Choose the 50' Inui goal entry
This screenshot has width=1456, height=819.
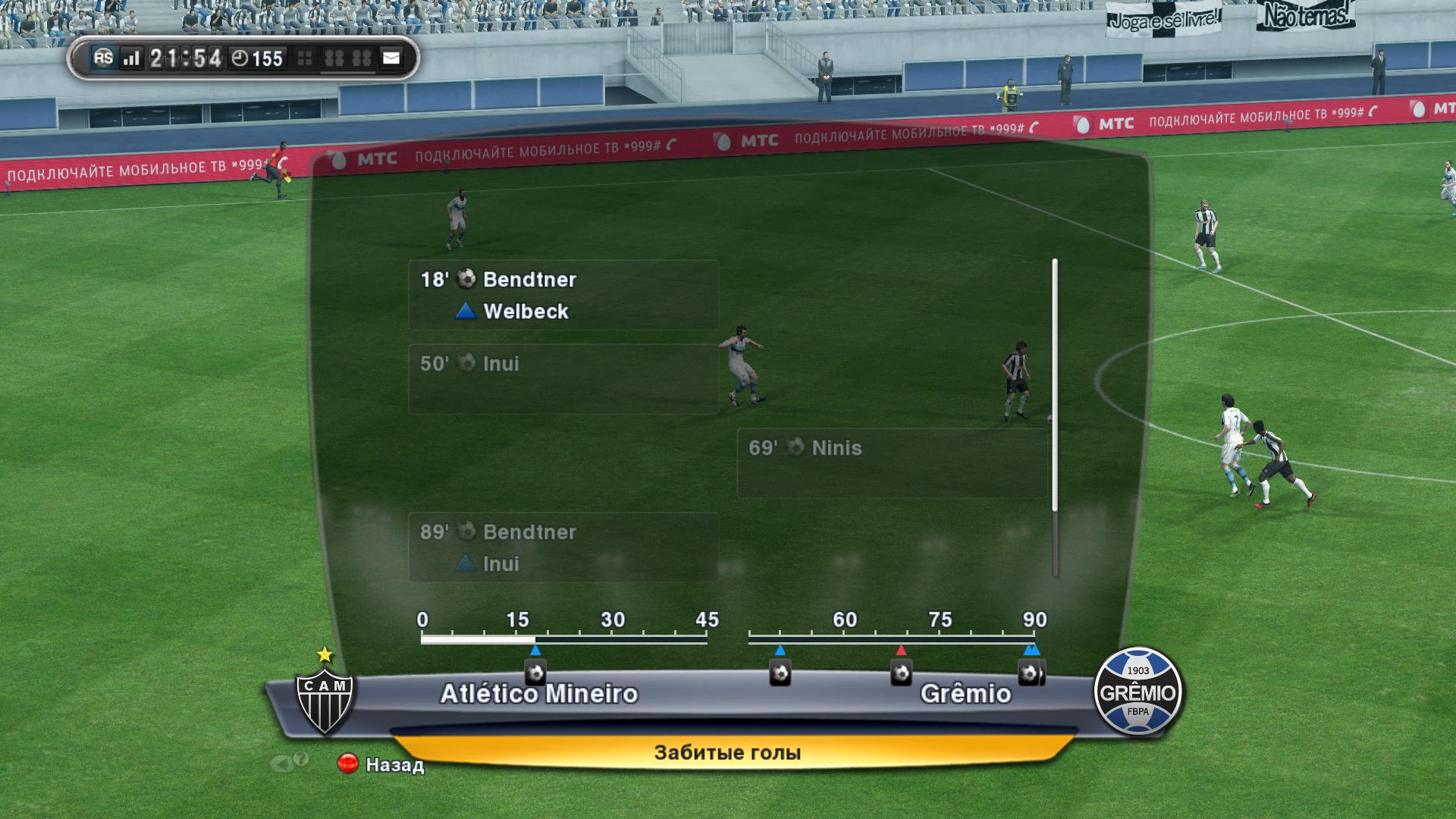pos(563,379)
